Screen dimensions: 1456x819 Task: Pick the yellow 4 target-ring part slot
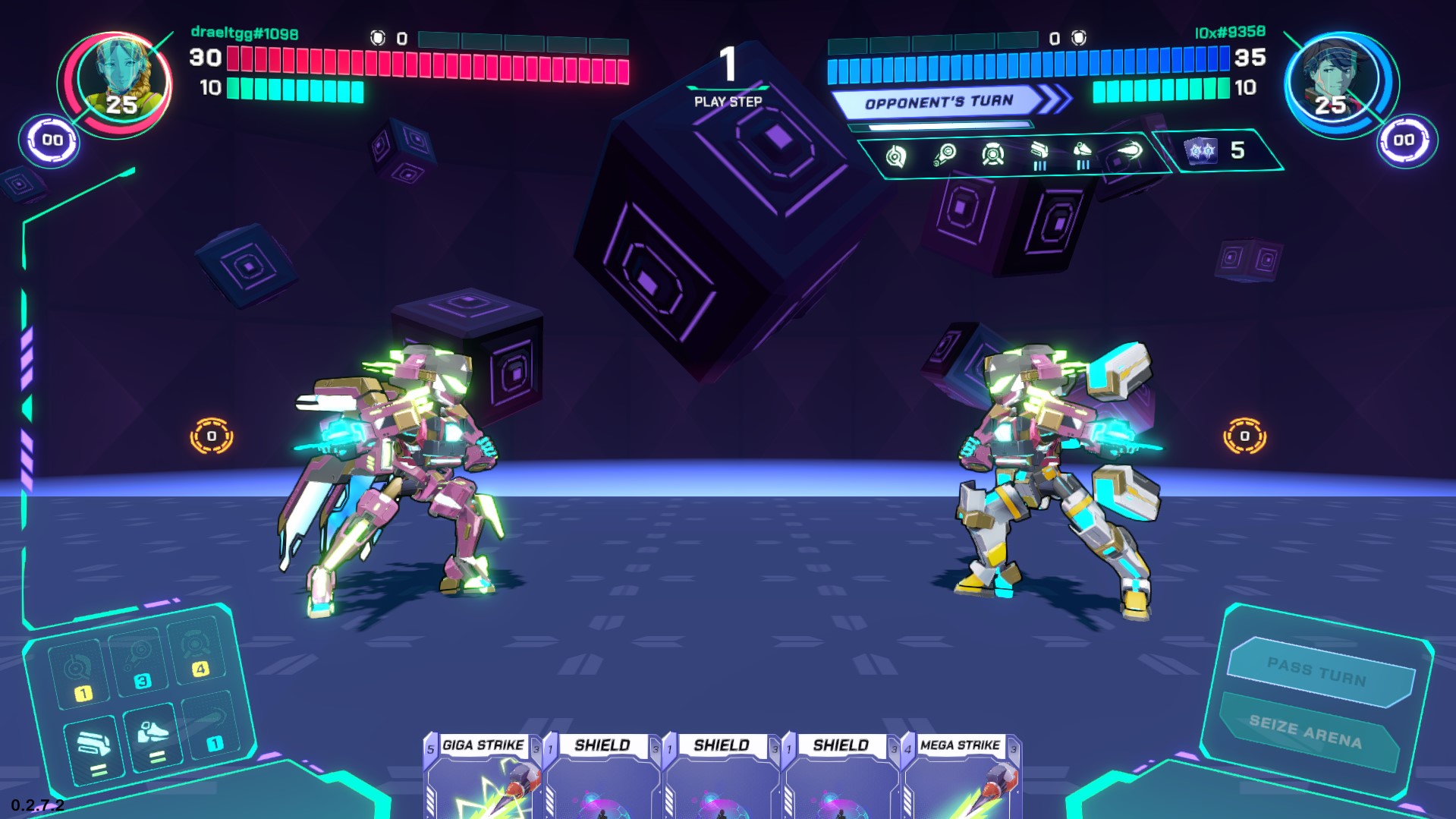tap(197, 651)
